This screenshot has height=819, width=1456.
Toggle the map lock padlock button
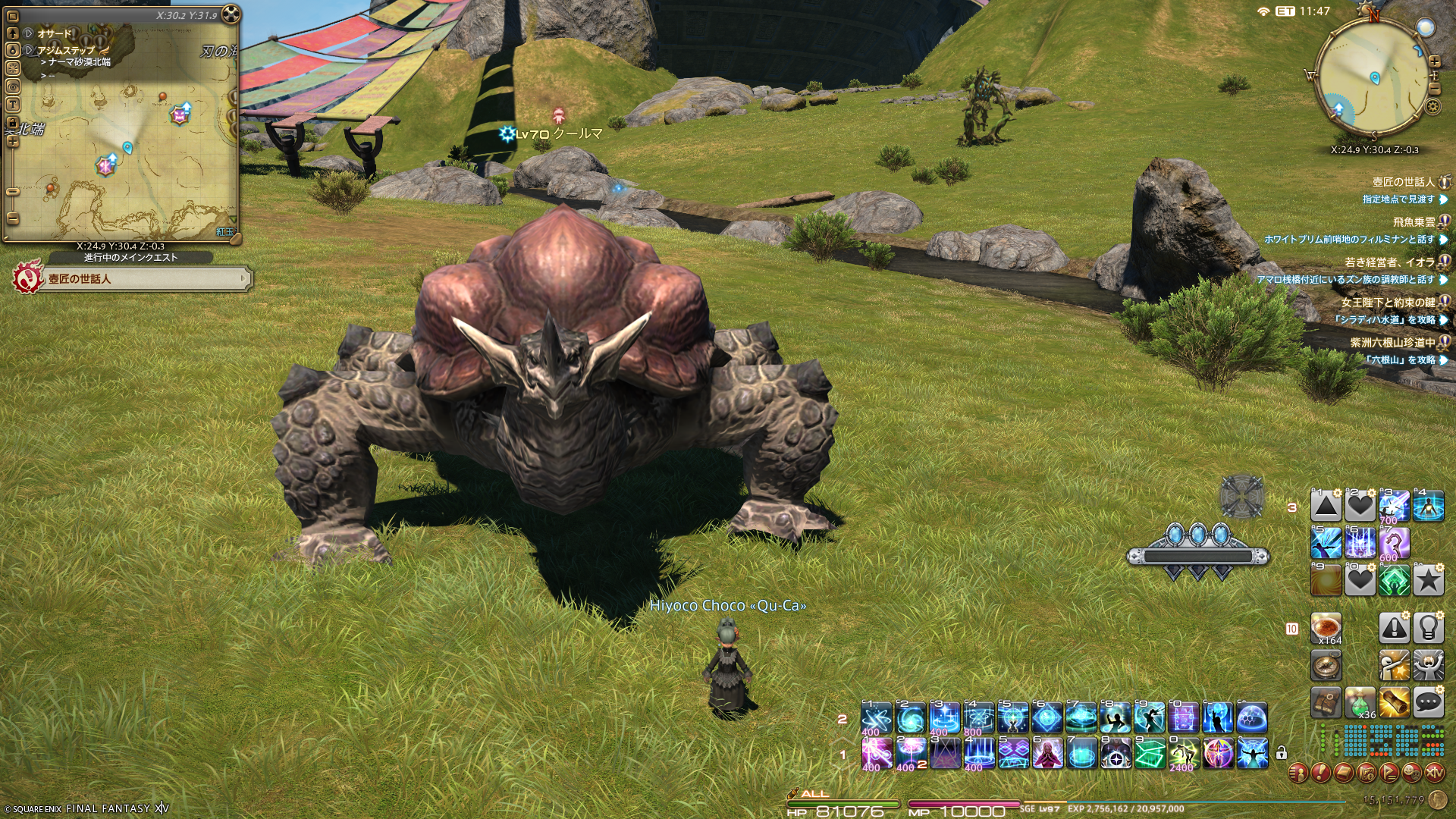tap(12, 122)
